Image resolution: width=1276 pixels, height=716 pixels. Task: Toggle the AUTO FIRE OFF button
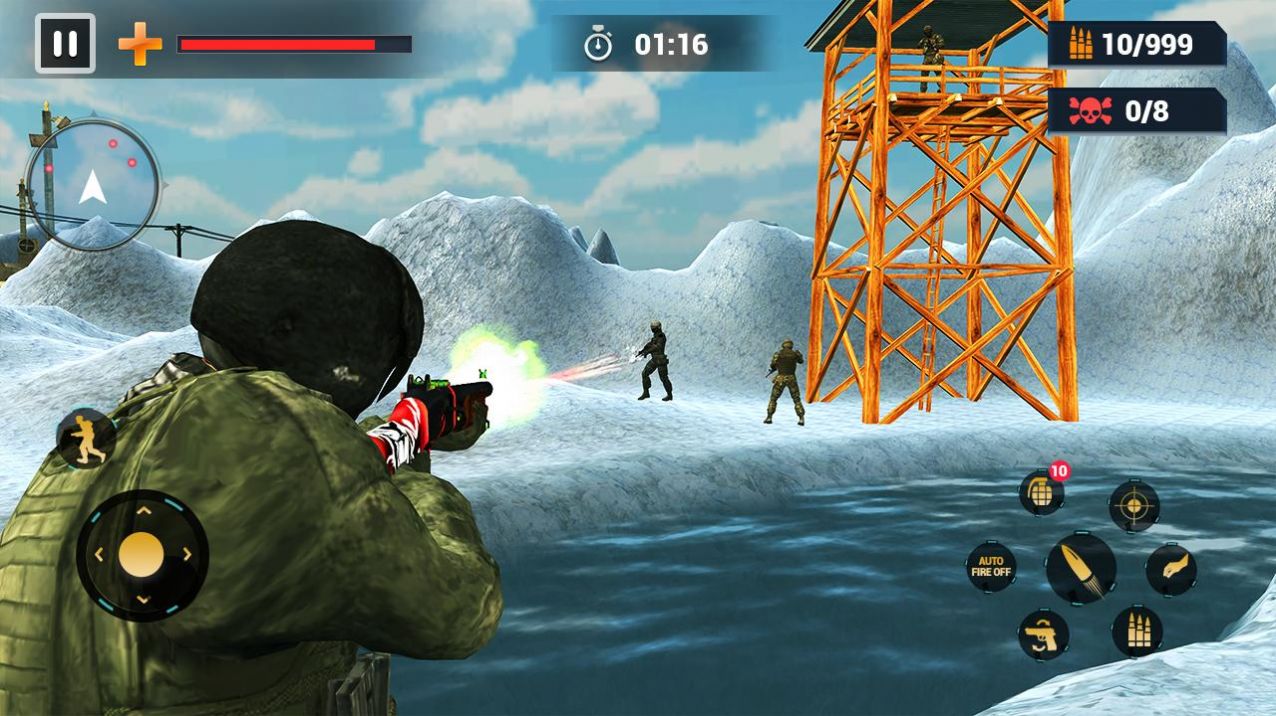[x=991, y=567]
